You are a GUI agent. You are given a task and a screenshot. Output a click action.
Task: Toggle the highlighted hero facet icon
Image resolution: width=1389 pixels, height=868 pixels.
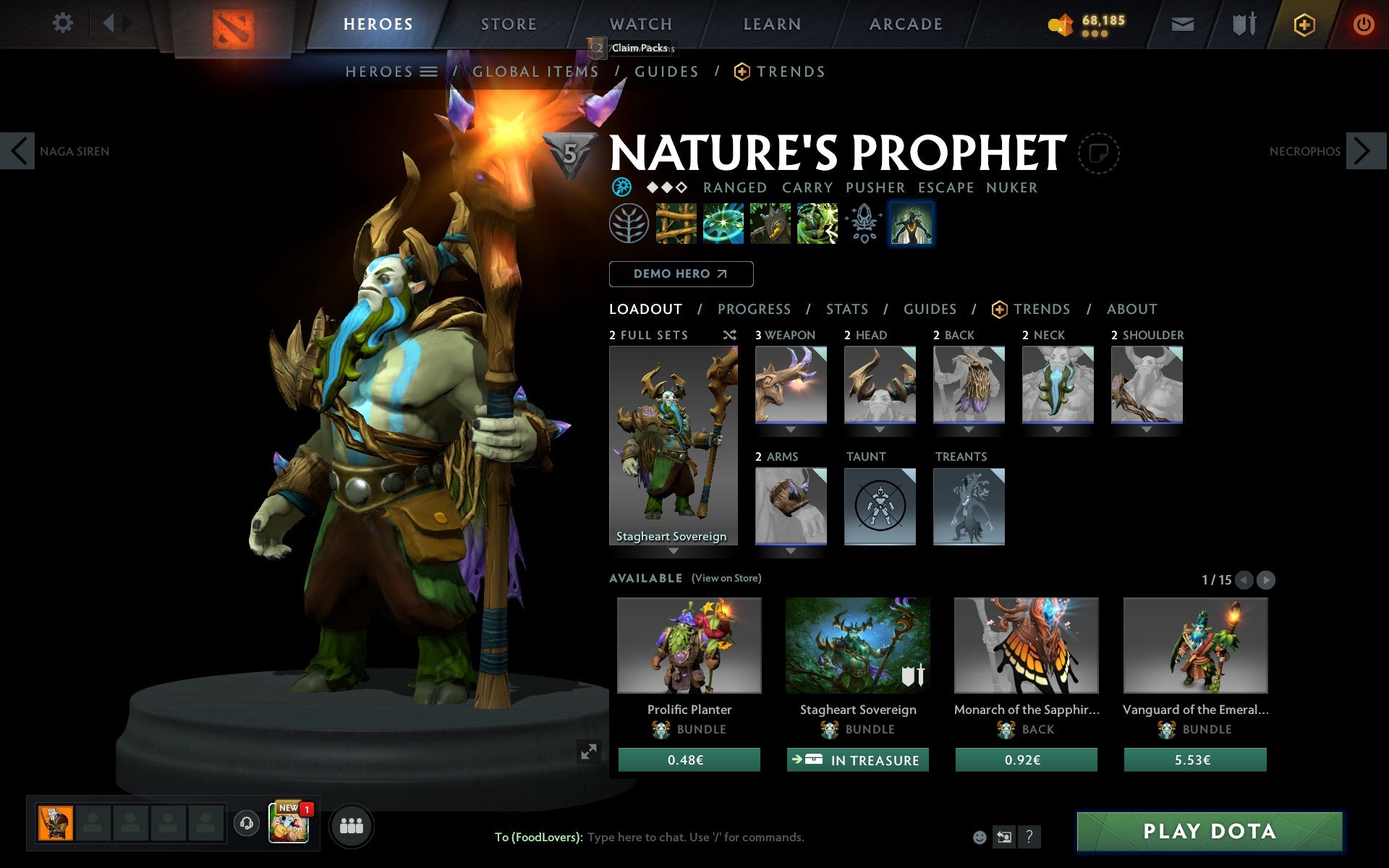(x=911, y=224)
